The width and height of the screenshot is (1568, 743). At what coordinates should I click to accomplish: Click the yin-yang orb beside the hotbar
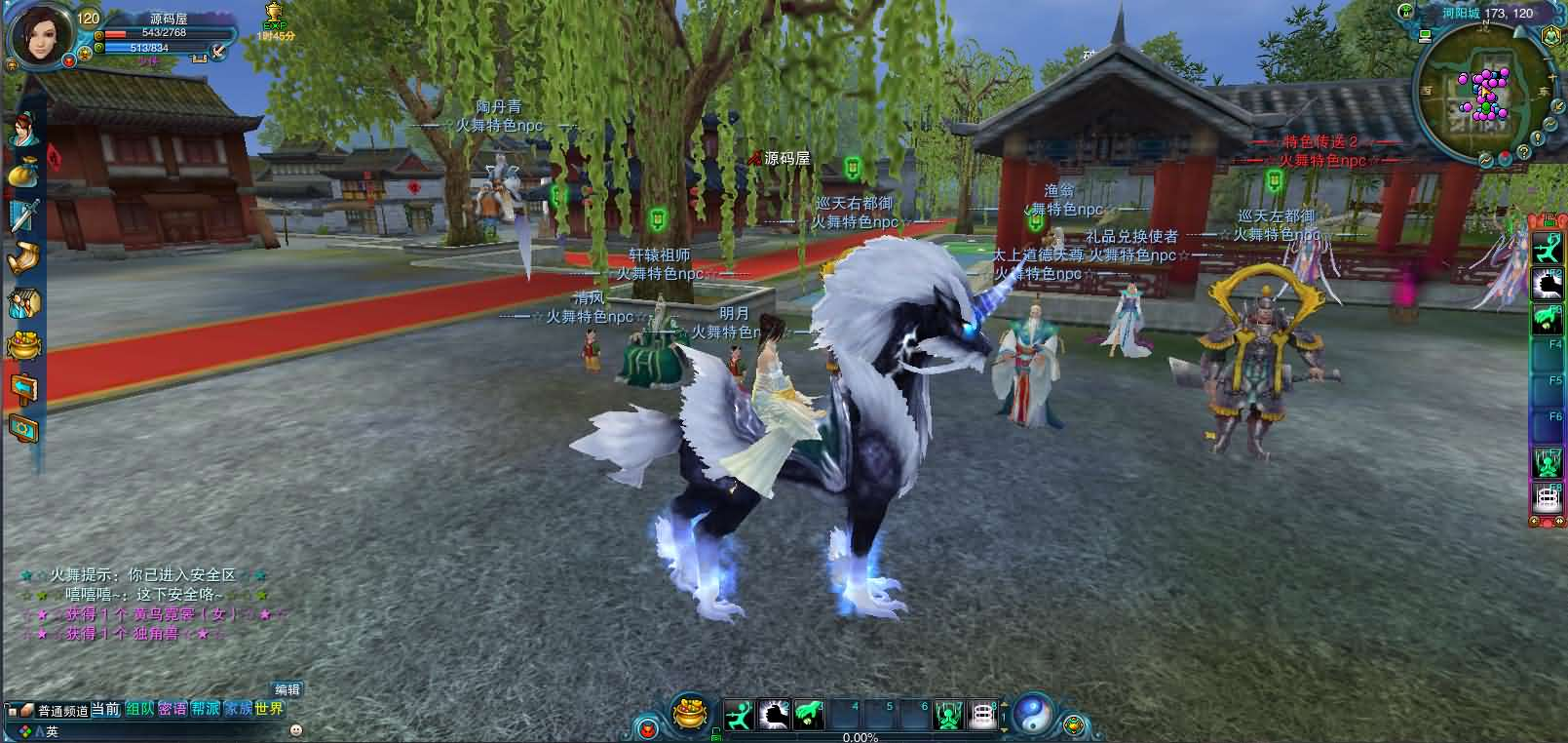tap(1032, 715)
